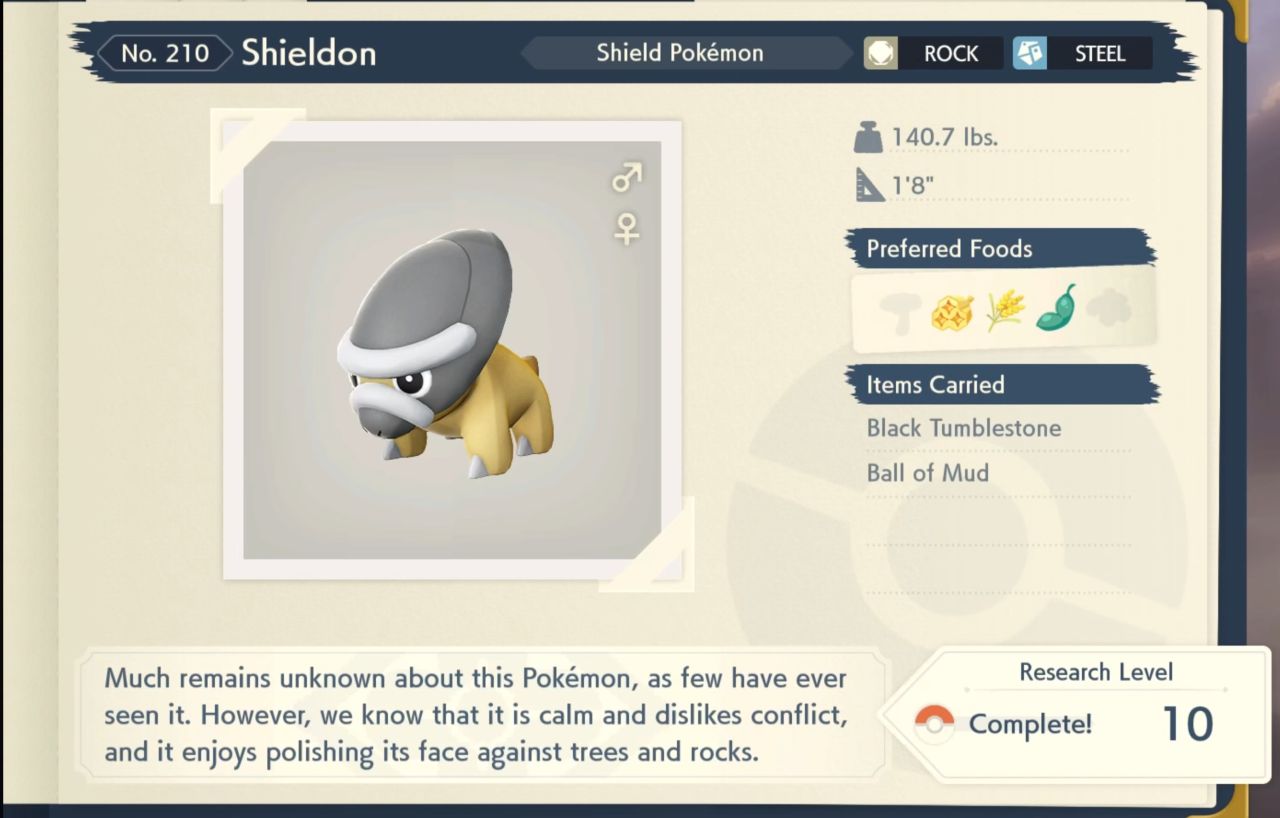The width and height of the screenshot is (1280, 818).
Task: Choose the Black Tumblestone carried item
Action: tap(963, 428)
